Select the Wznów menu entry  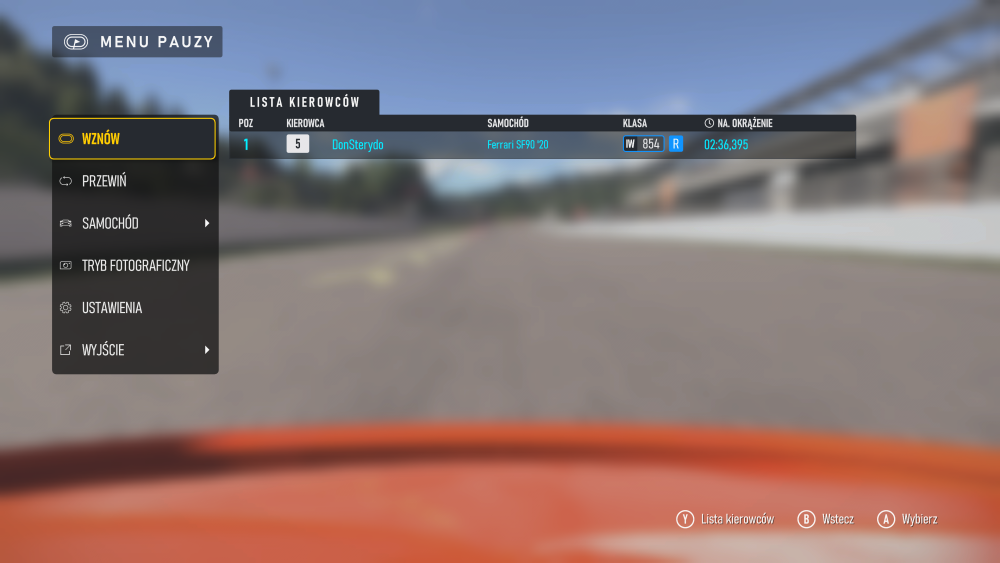point(132,139)
